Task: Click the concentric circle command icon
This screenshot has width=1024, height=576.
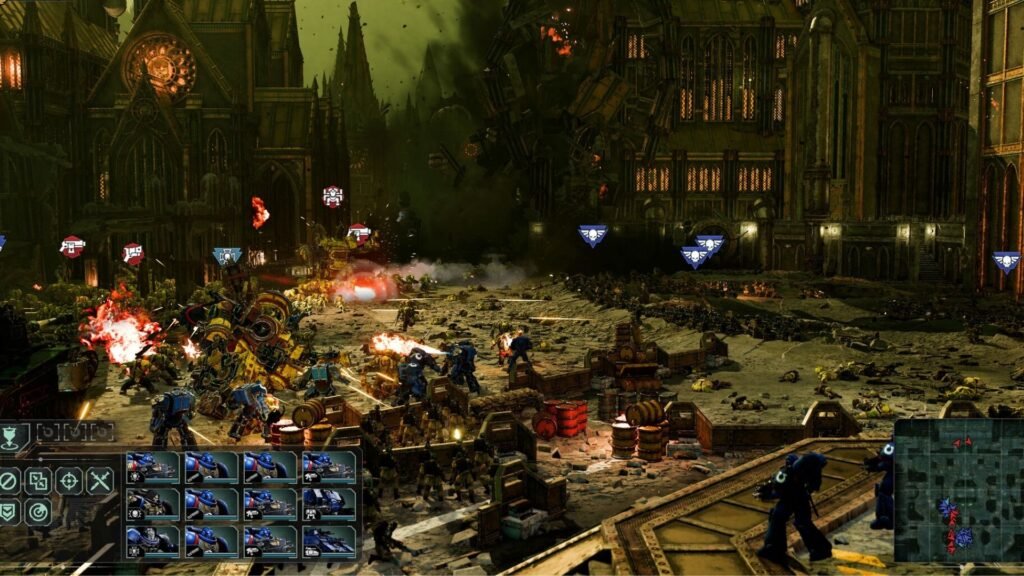Action: (39, 512)
